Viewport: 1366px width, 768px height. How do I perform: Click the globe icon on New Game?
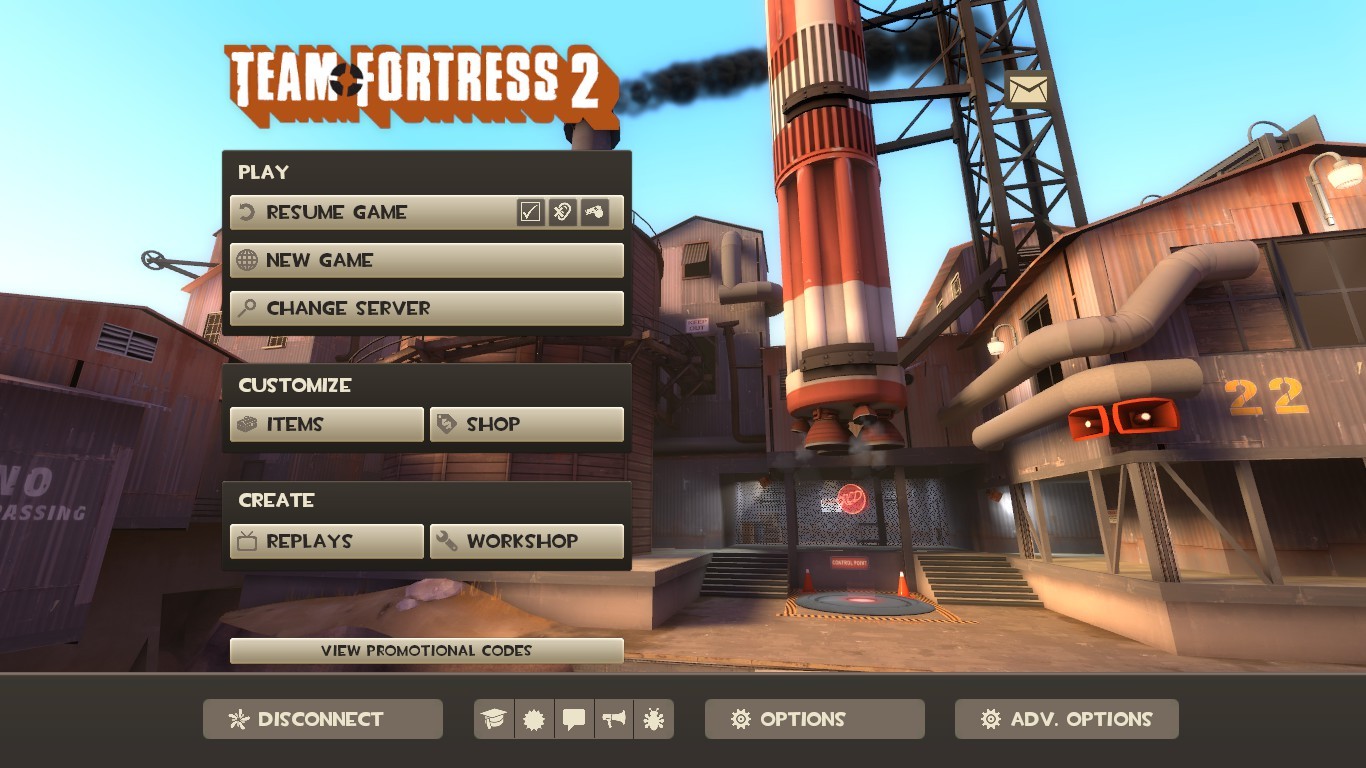tap(247, 260)
